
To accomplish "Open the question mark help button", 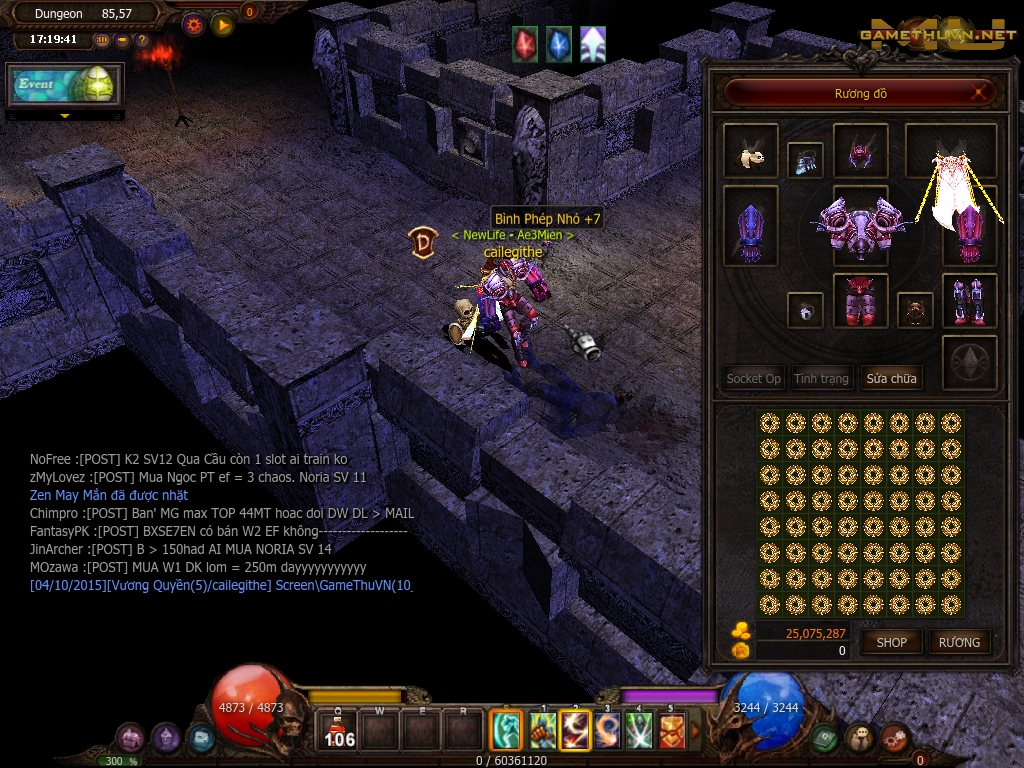I will [142, 41].
